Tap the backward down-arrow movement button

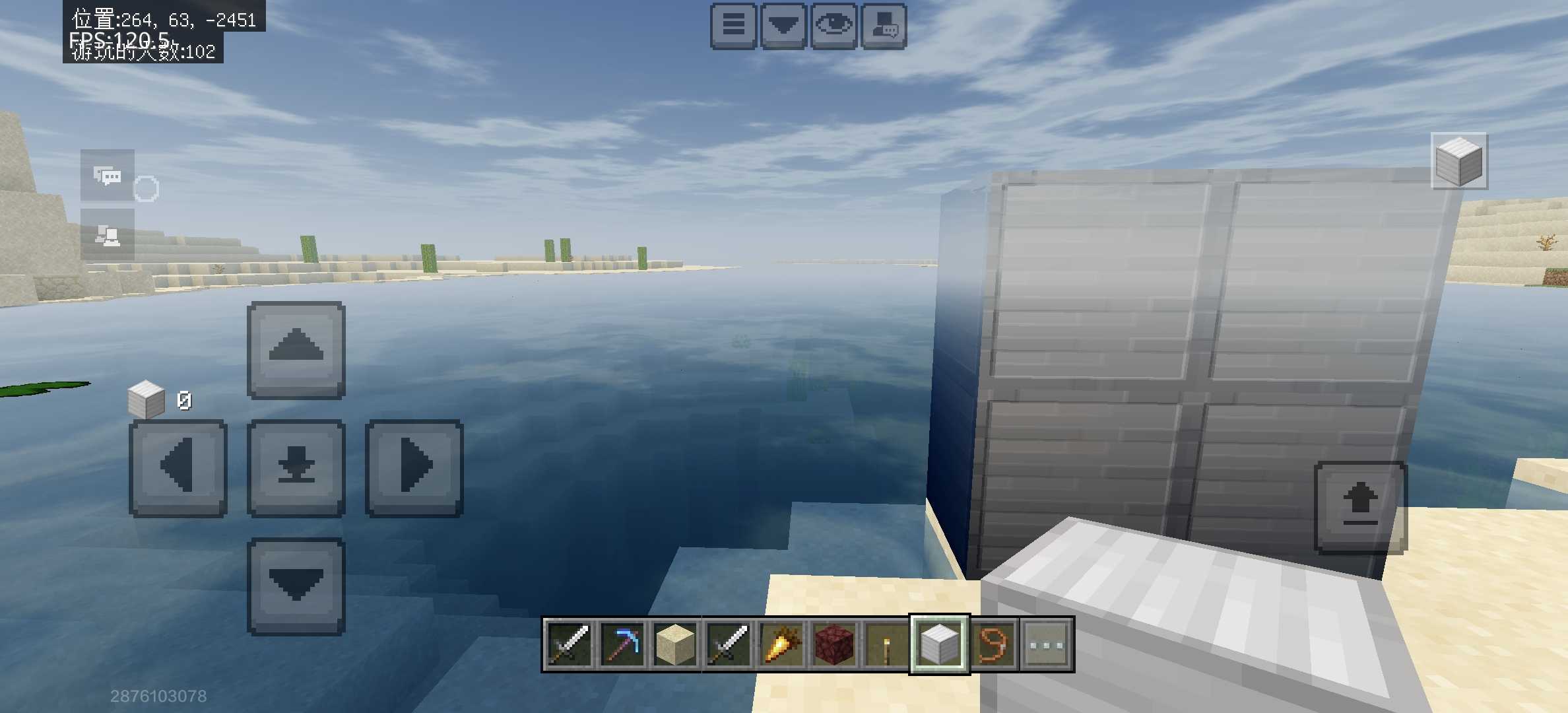click(x=296, y=586)
